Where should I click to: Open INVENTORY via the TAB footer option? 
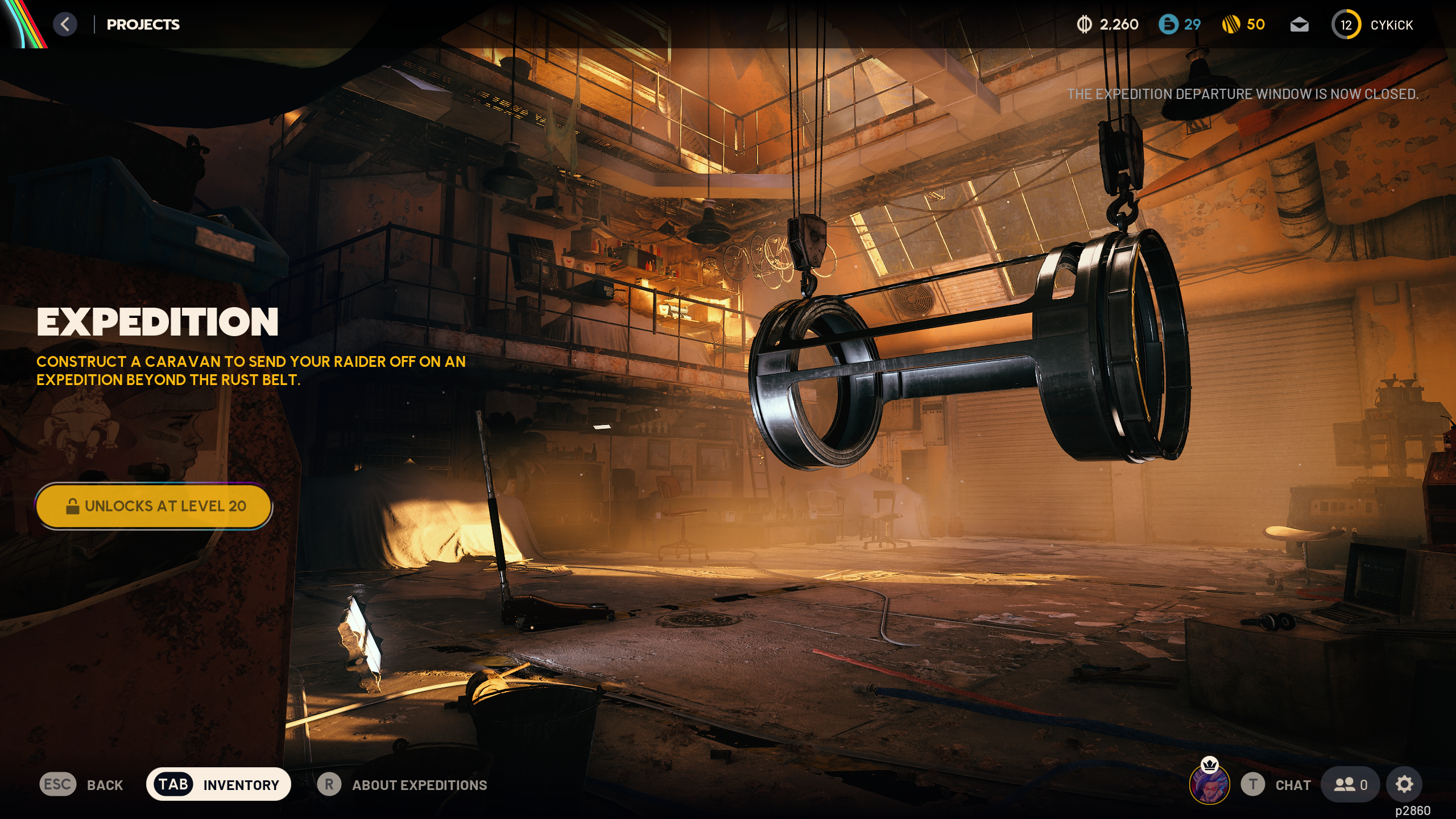[241, 784]
